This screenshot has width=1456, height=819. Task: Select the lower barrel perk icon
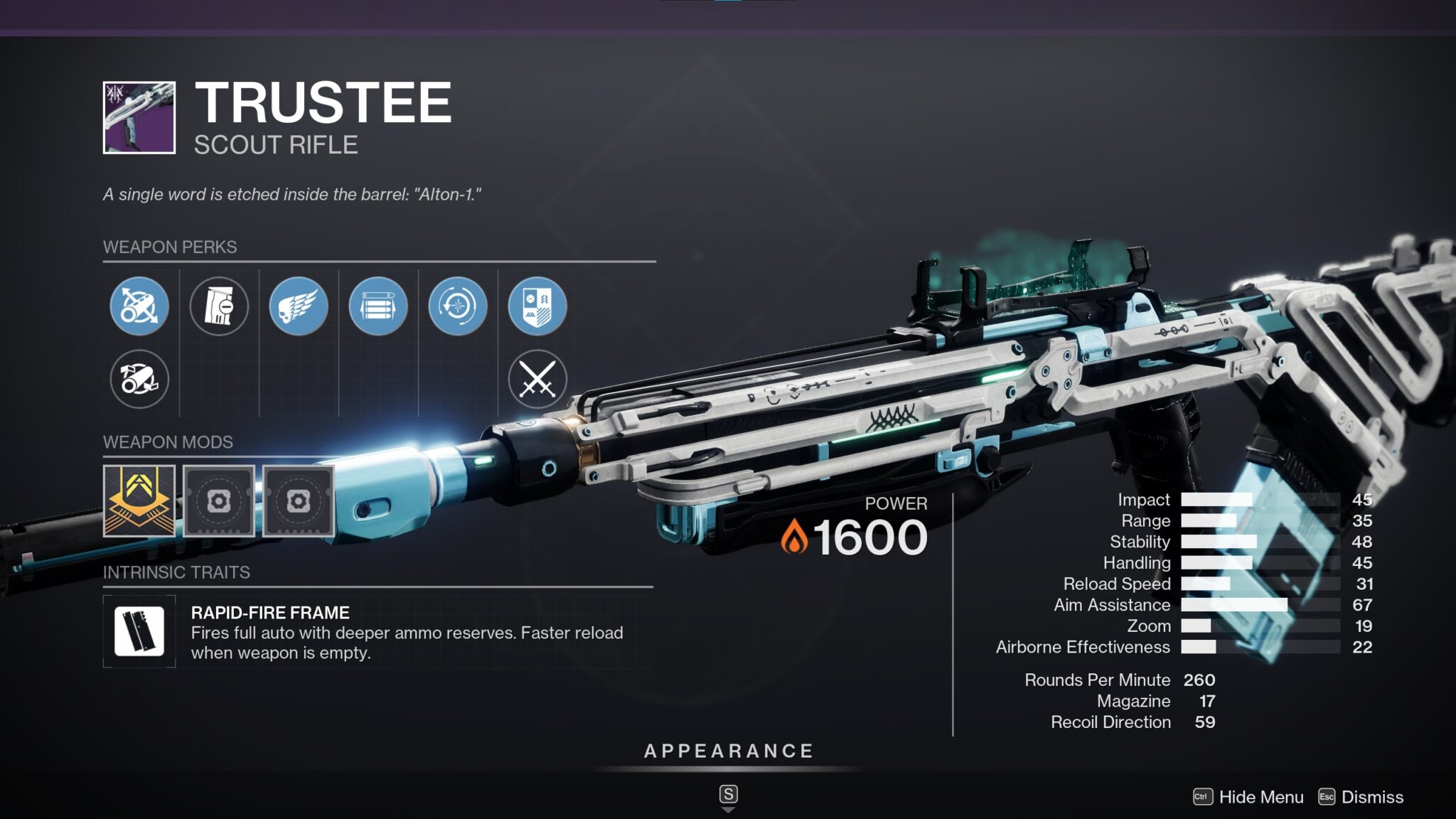(x=139, y=380)
